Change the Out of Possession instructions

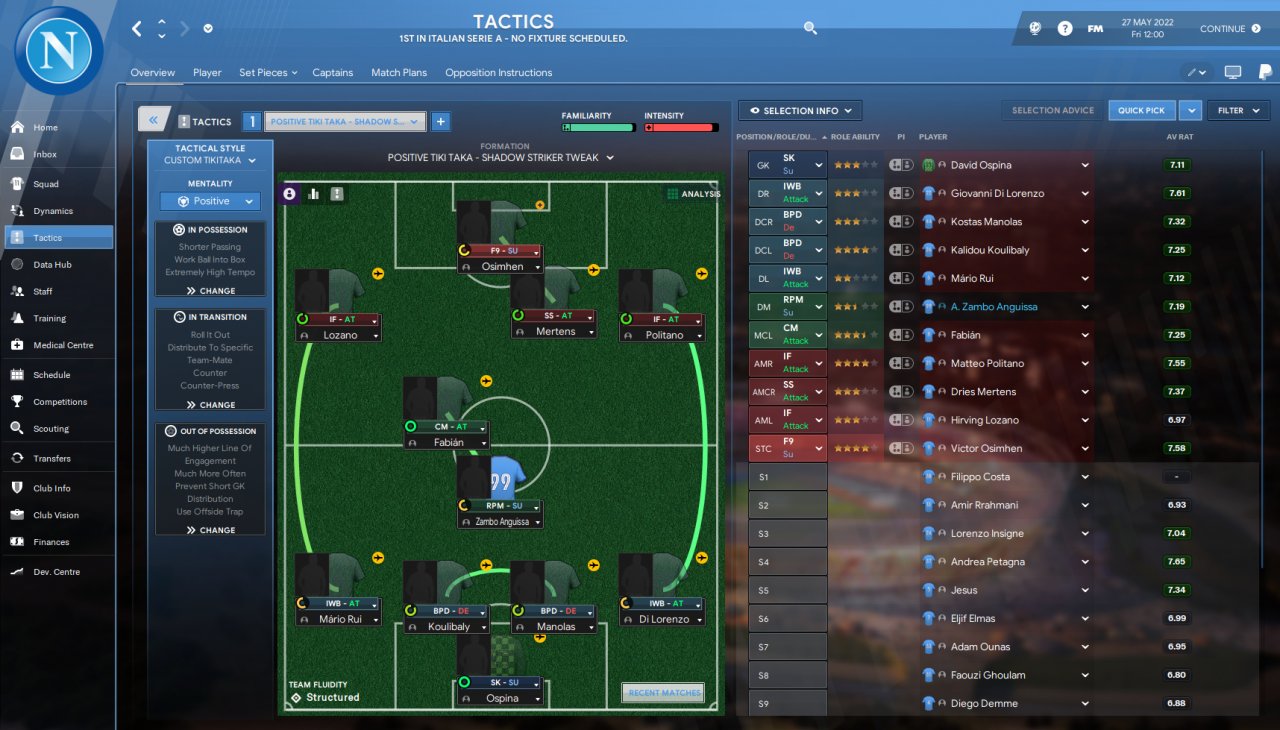click(210, 530)
